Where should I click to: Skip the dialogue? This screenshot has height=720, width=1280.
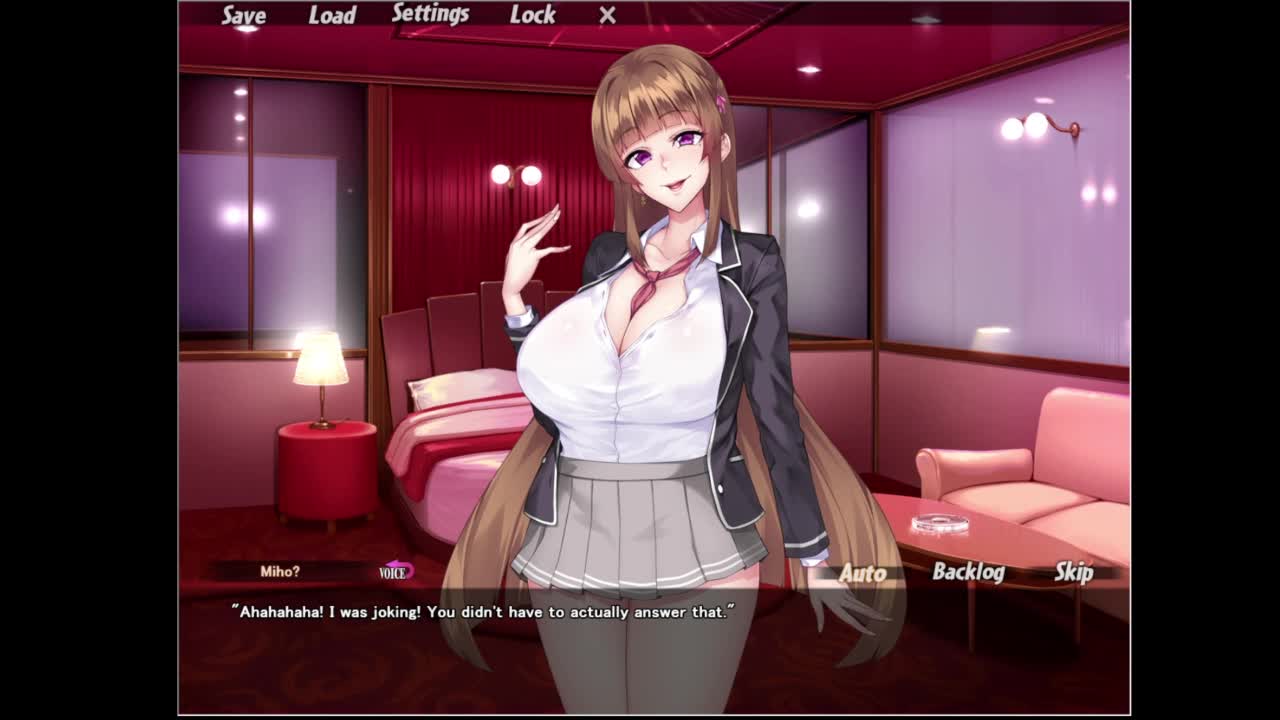point(1074,572)
